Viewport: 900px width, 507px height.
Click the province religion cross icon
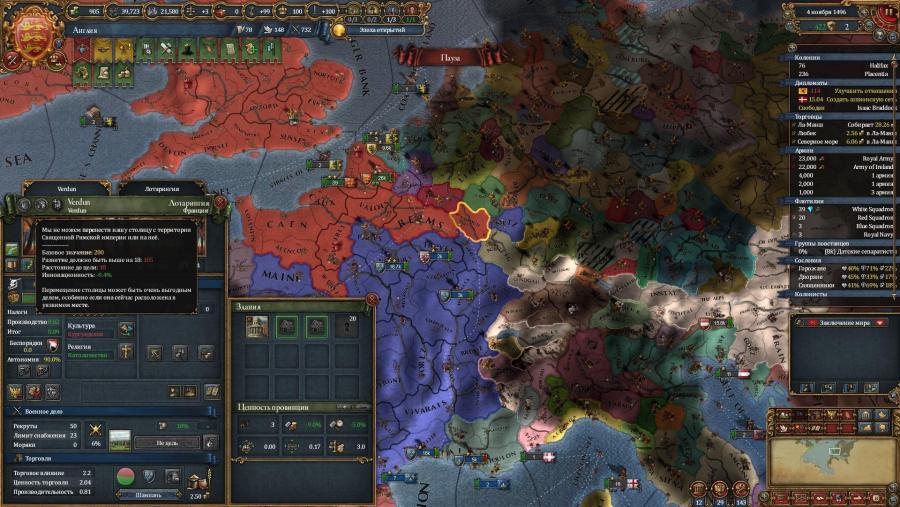coord(126,350)
